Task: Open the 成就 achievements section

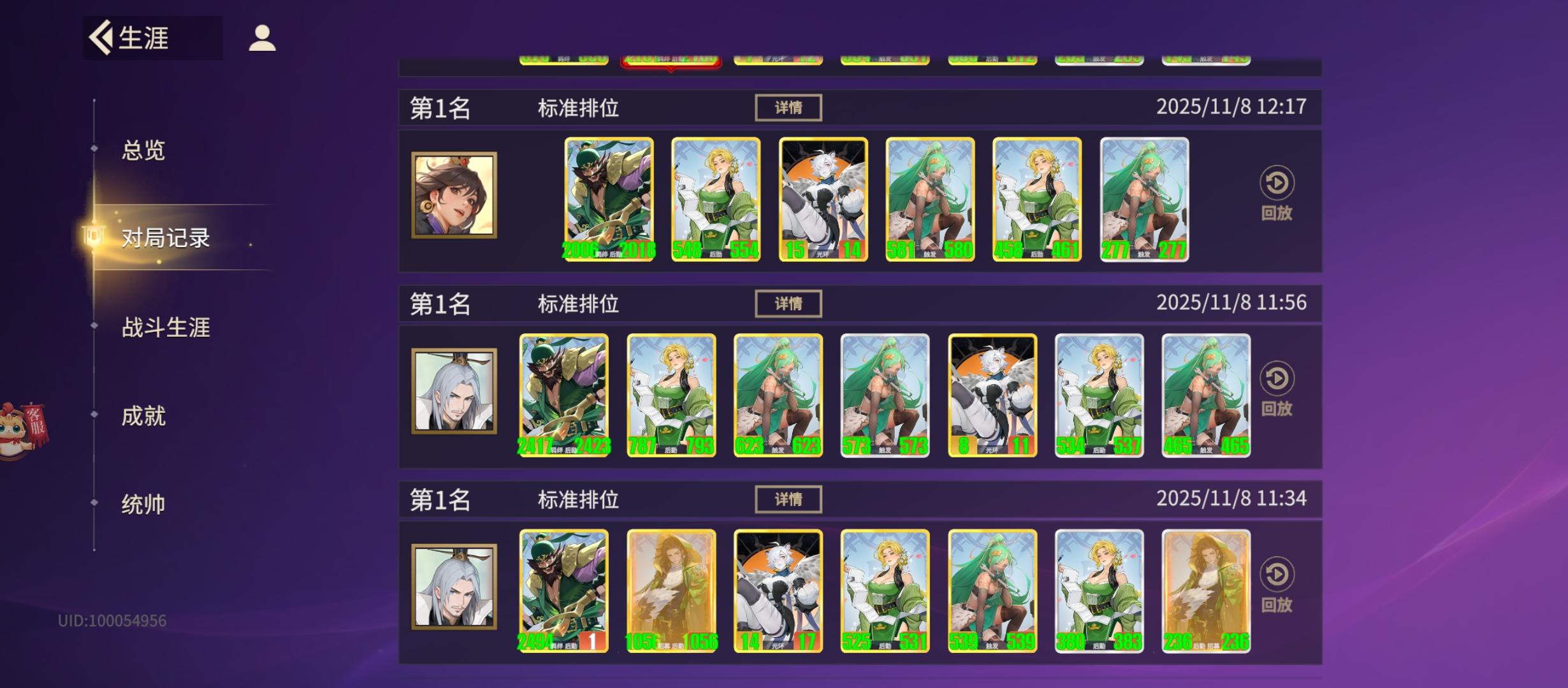Action: [142, 415]
